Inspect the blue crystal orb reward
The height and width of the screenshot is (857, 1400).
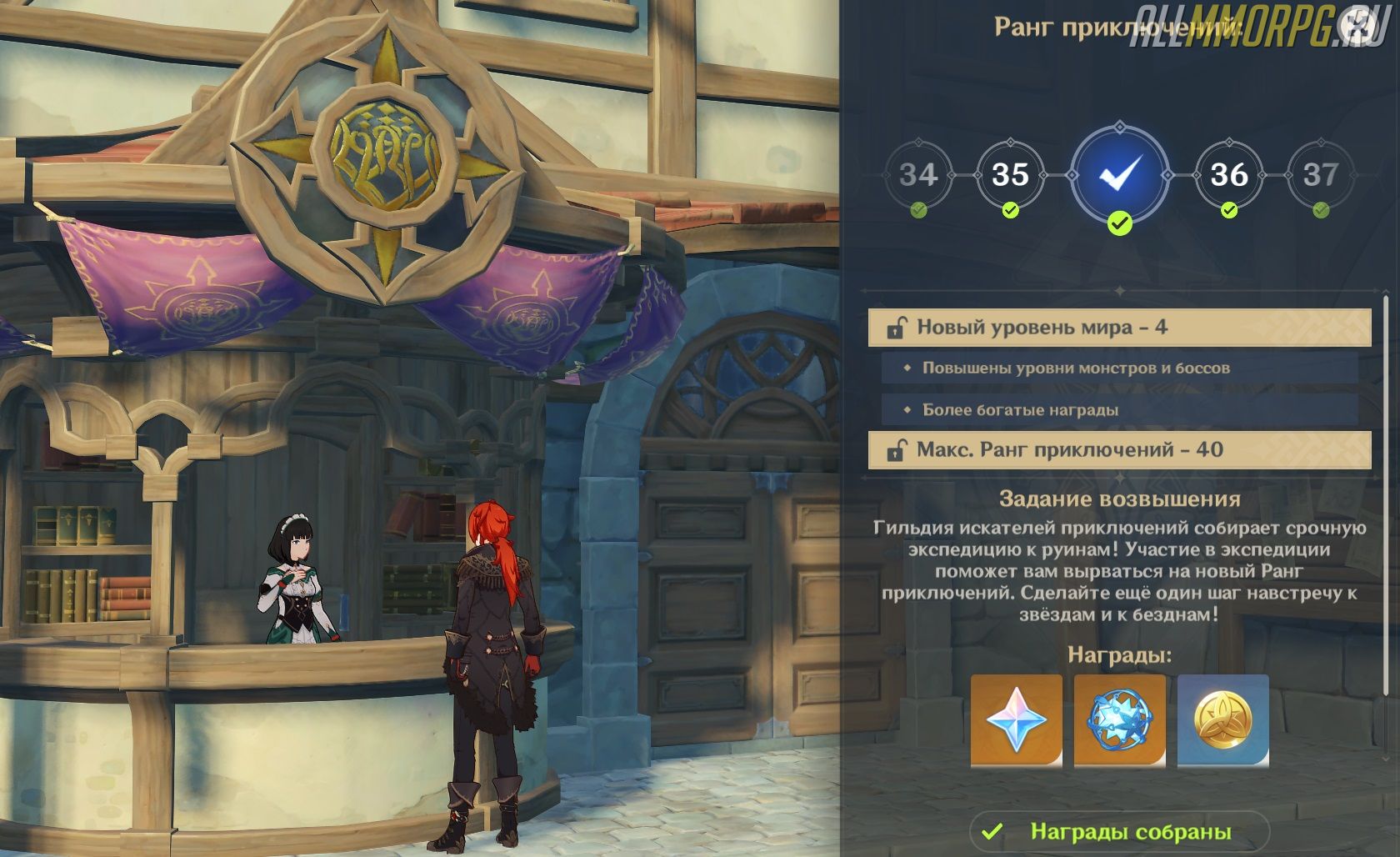[x=1119, y=720]
